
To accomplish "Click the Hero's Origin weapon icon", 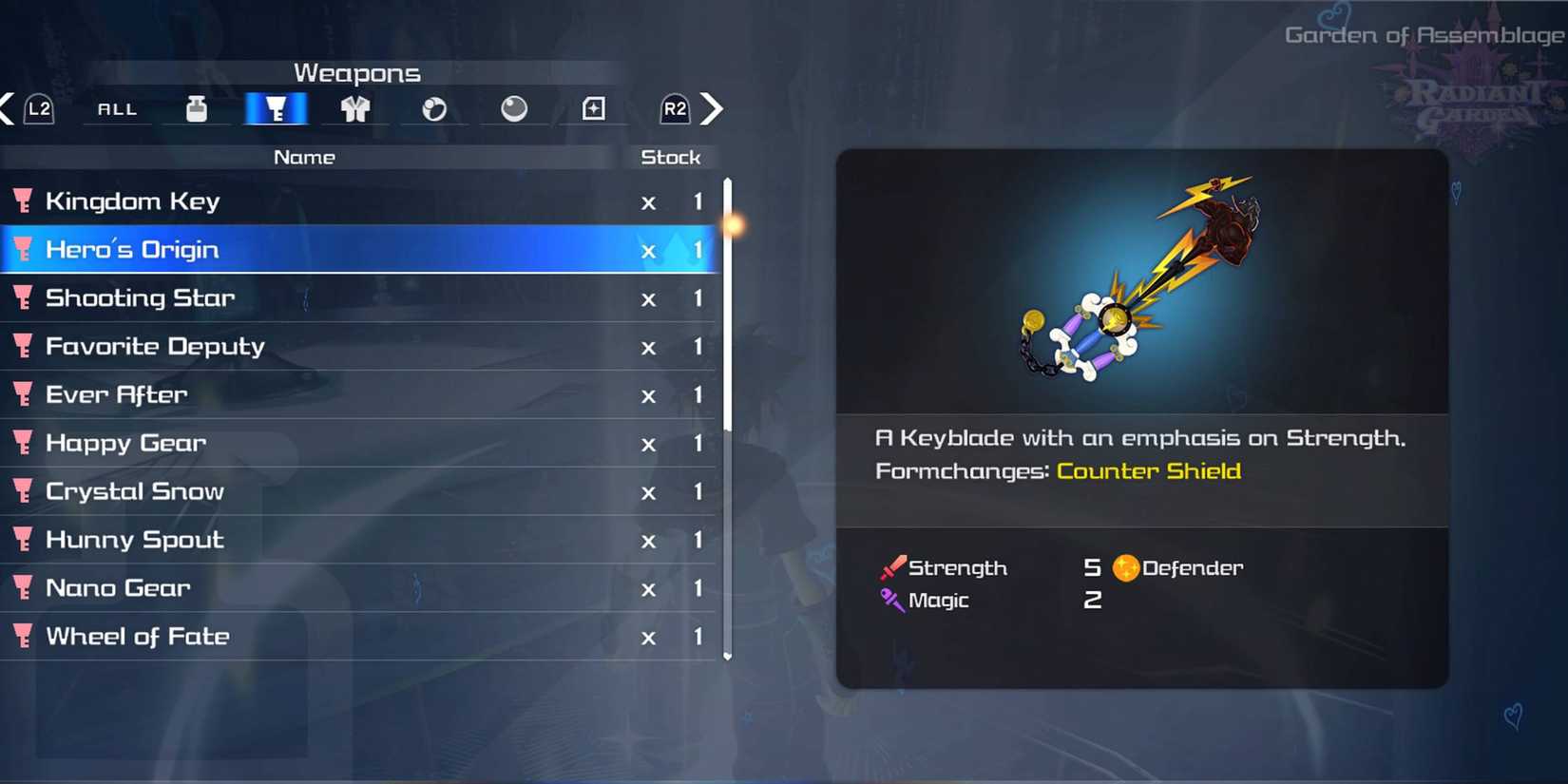I will pyautogui.click(x=23, y=249).
